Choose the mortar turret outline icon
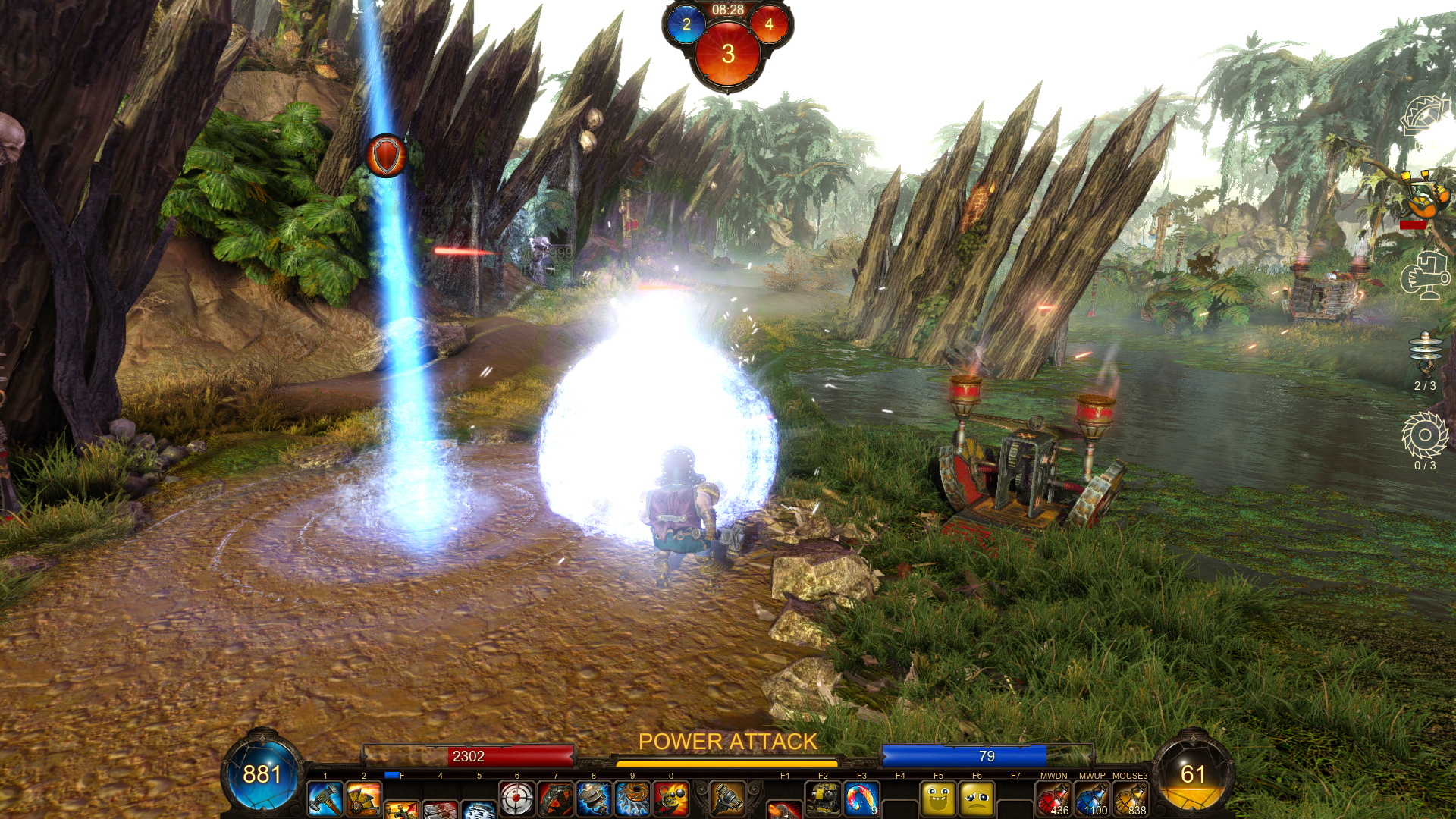Image resolution: width=1456 pixels, height=819 pixels. pos(1425,275)
